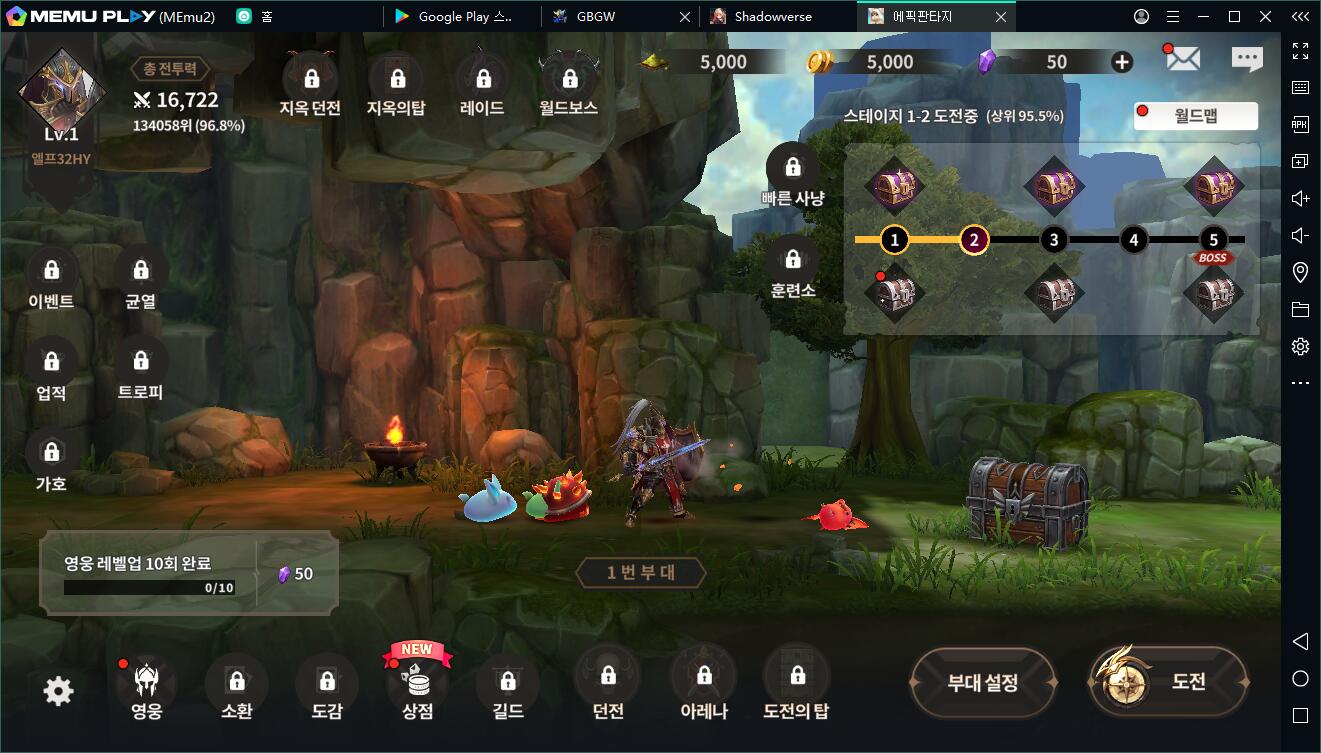Open the gear settings icon
The height and width of the screenshot is (753, 1321).
[x=58, y=691]
